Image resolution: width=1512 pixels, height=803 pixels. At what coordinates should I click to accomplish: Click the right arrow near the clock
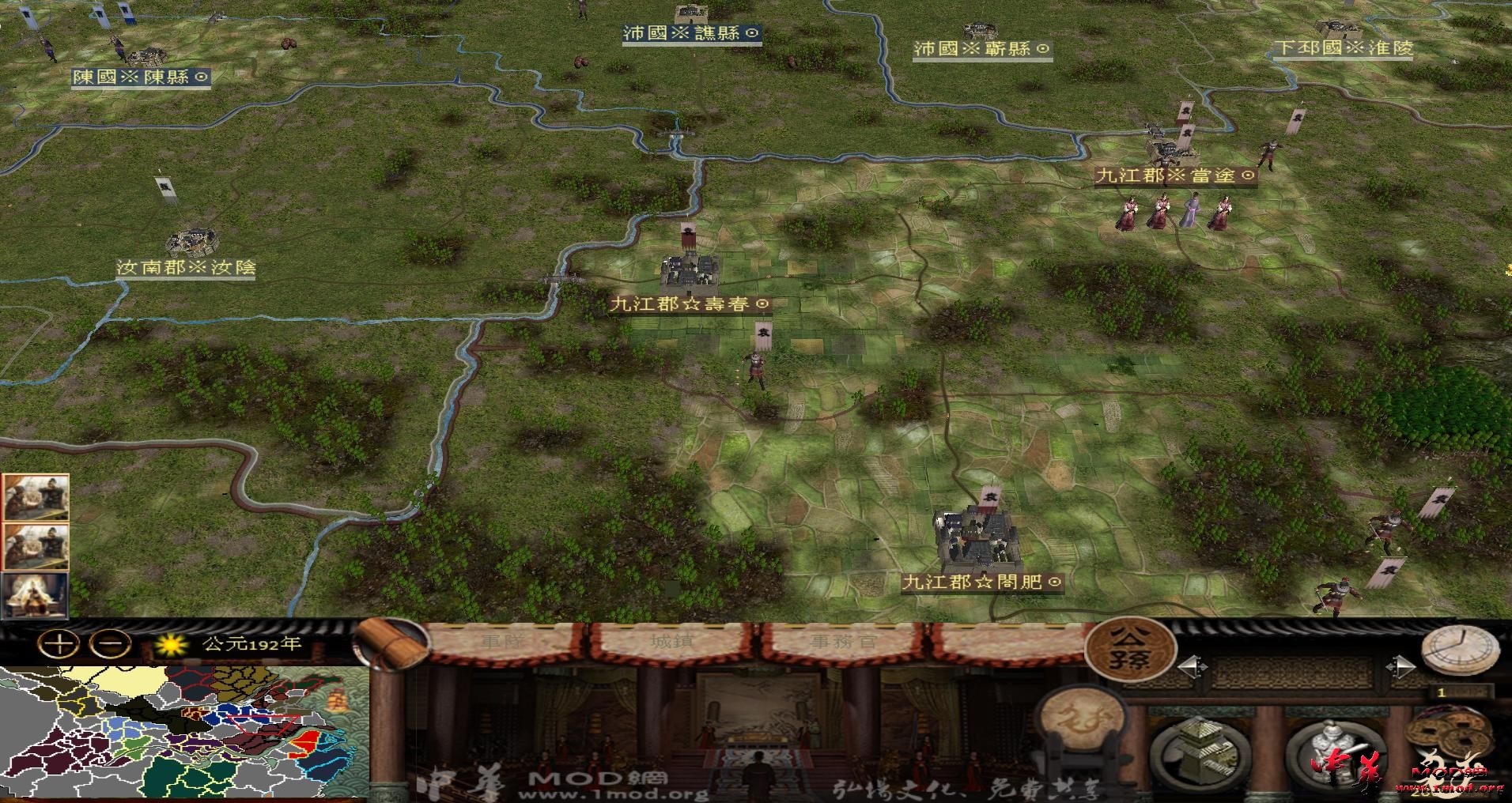coord(1401,666)
